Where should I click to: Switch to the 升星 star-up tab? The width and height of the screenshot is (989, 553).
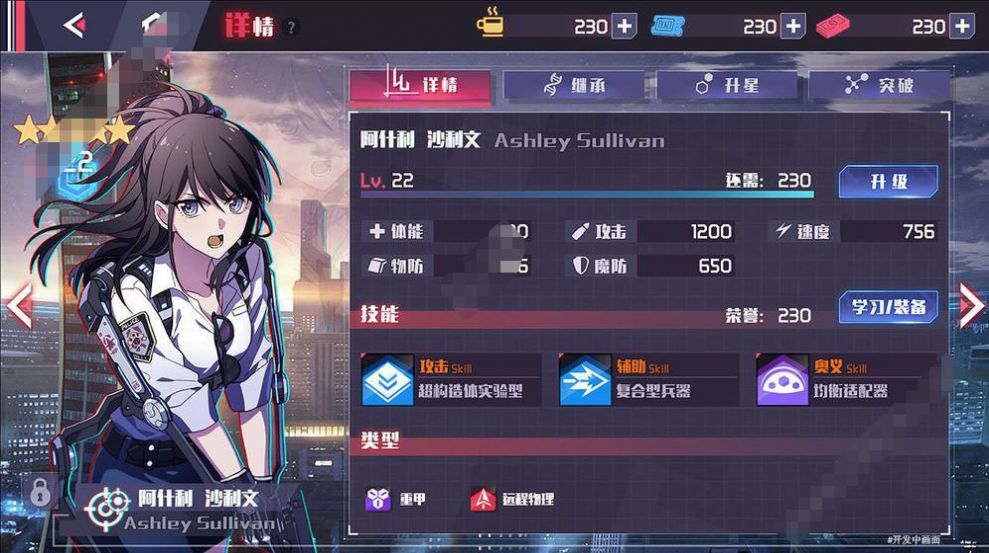[727, 86]
